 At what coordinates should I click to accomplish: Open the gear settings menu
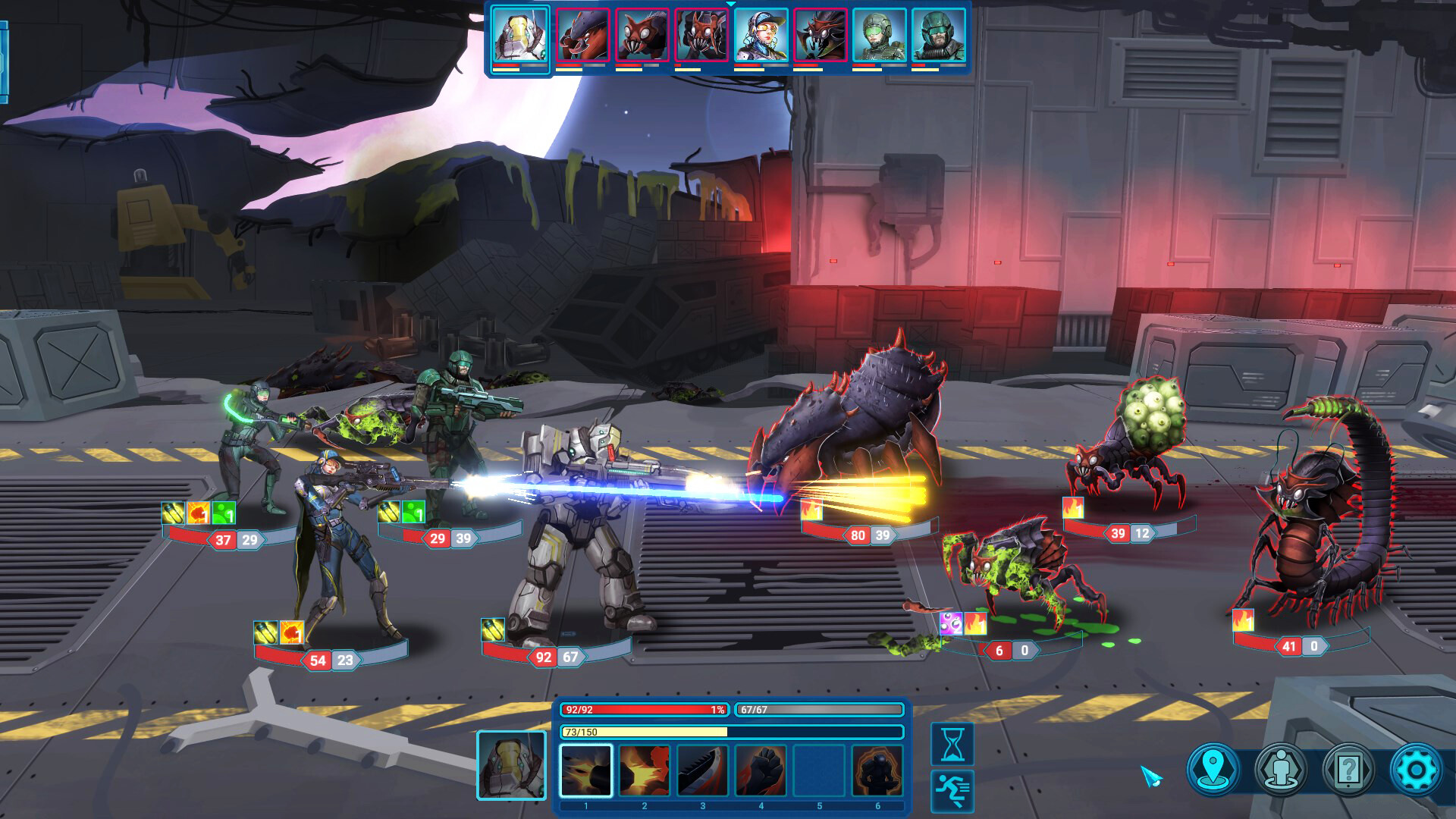(1415, 770)
